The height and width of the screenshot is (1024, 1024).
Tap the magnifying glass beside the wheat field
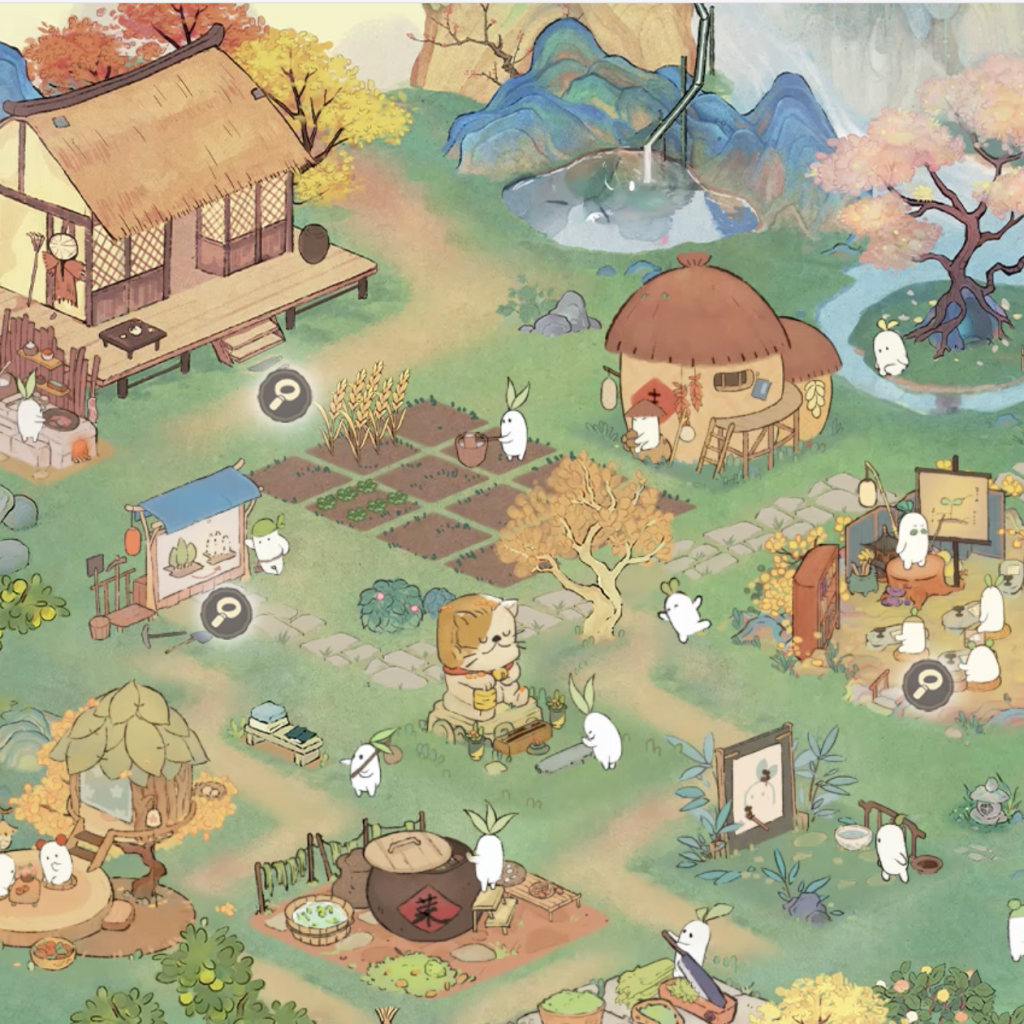tap(284, 395)
